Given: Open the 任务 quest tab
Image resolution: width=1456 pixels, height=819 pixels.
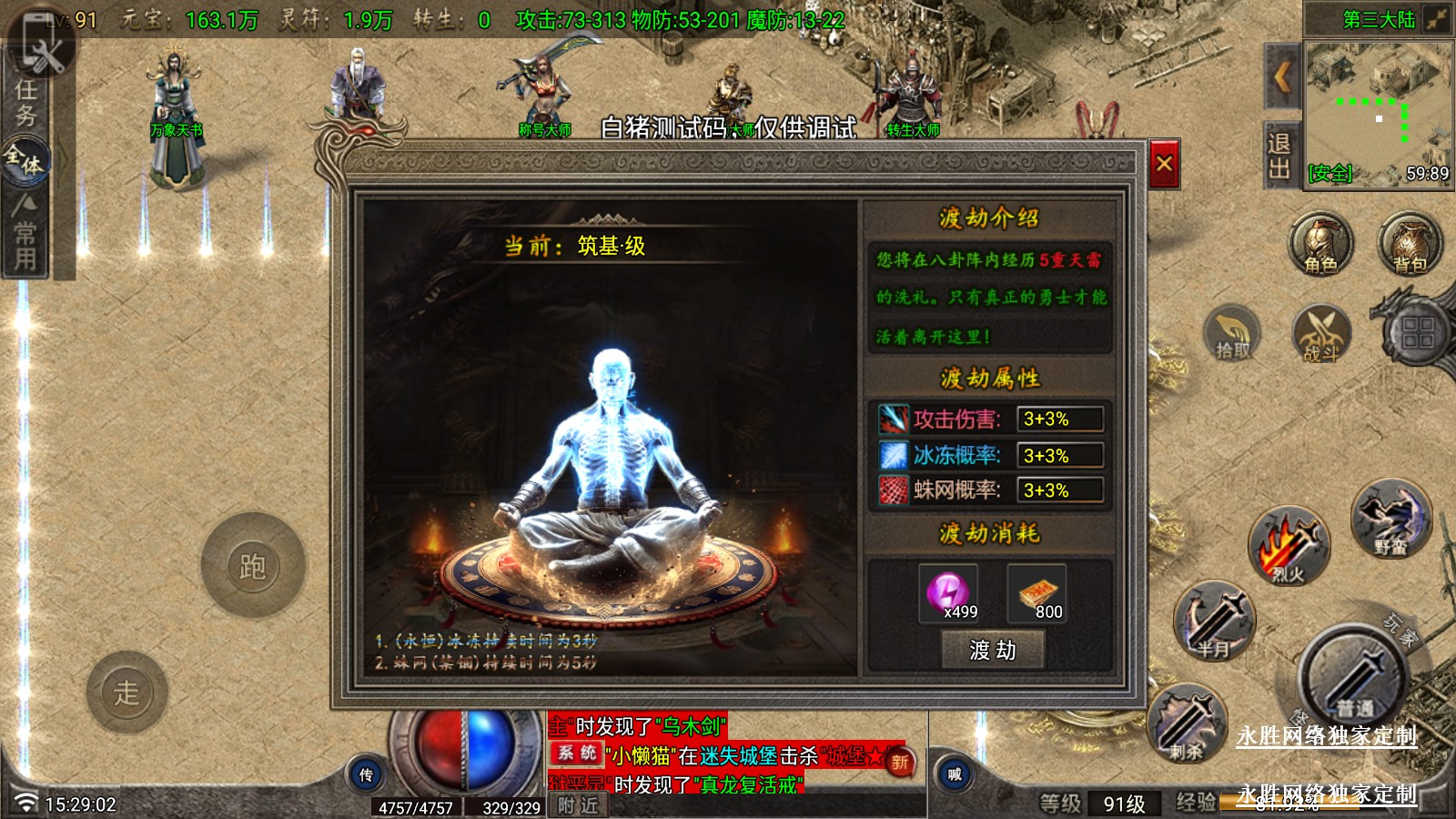Looking at the screenshot, I should click(25, 102).
